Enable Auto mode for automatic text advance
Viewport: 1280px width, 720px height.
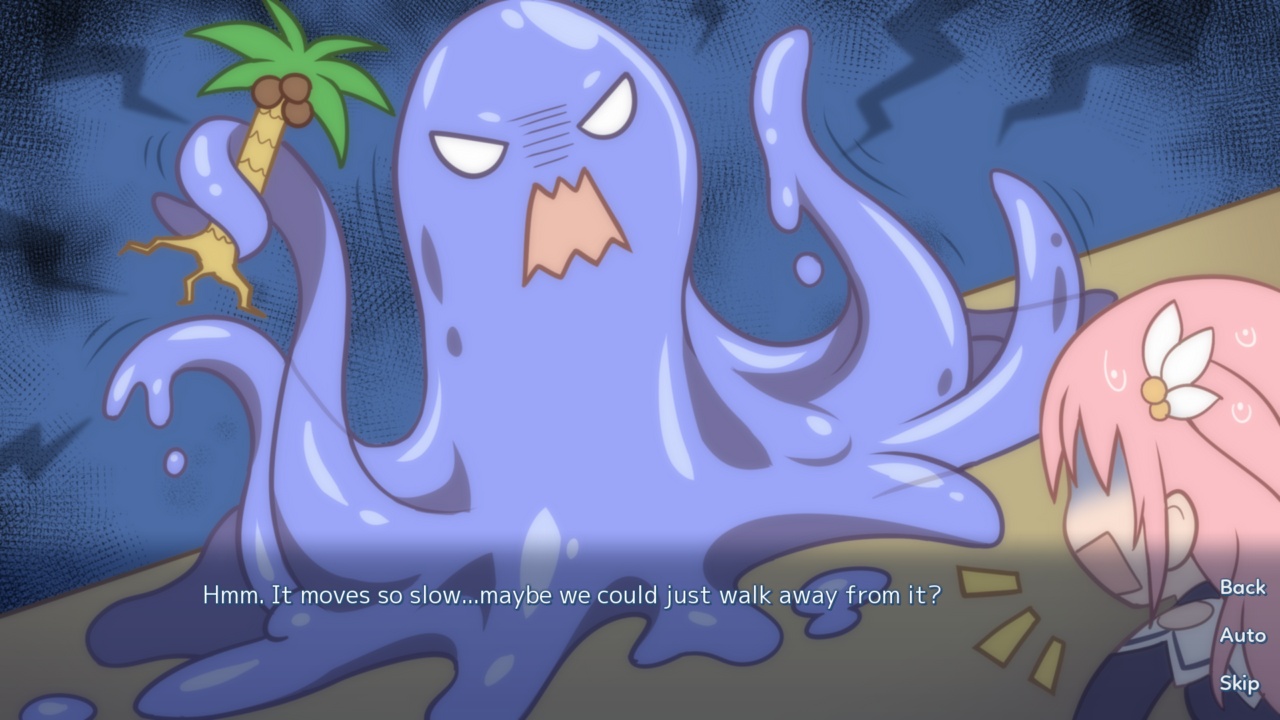tap(1242, 637)
